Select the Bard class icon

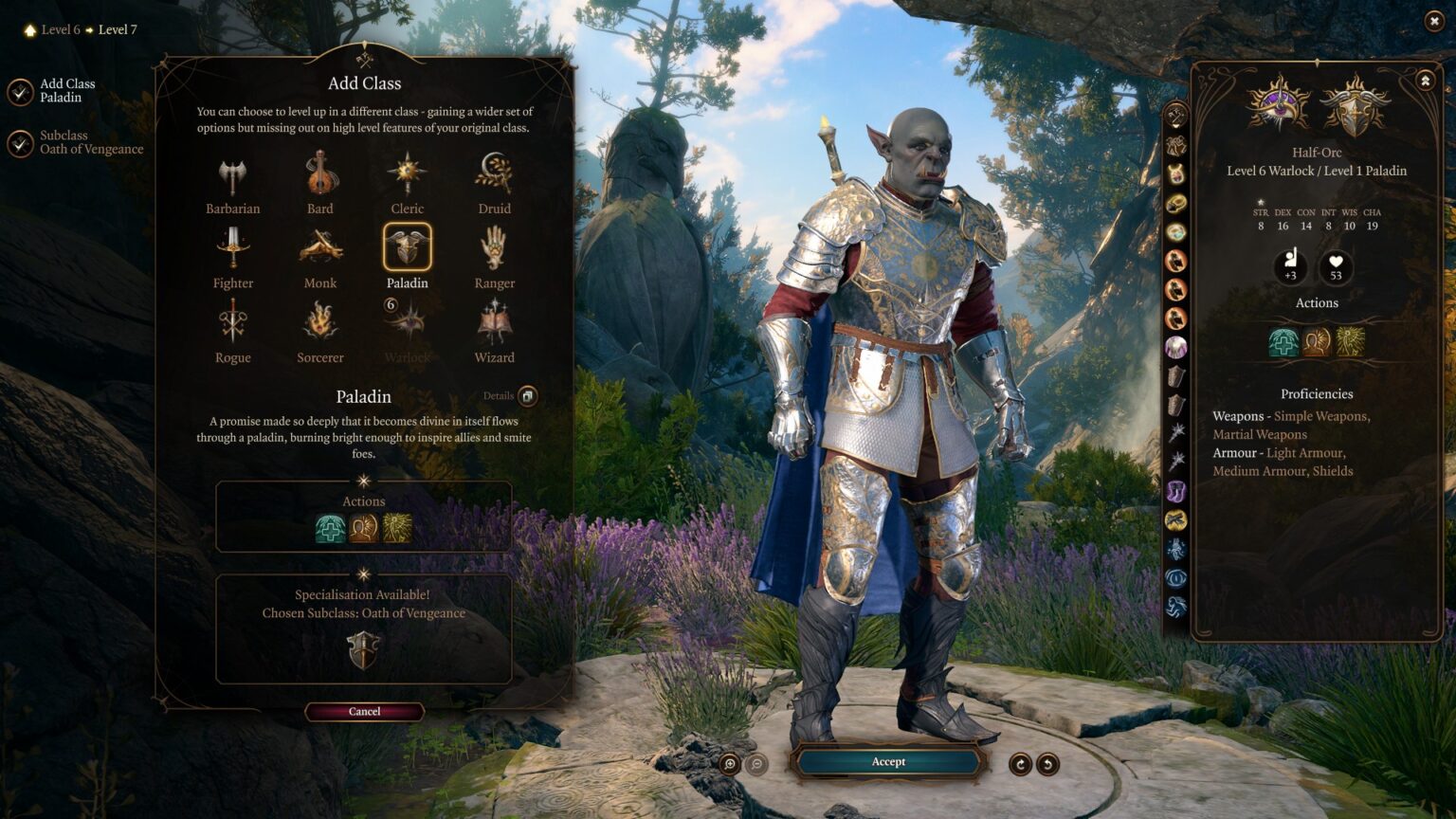coord(319,175)
